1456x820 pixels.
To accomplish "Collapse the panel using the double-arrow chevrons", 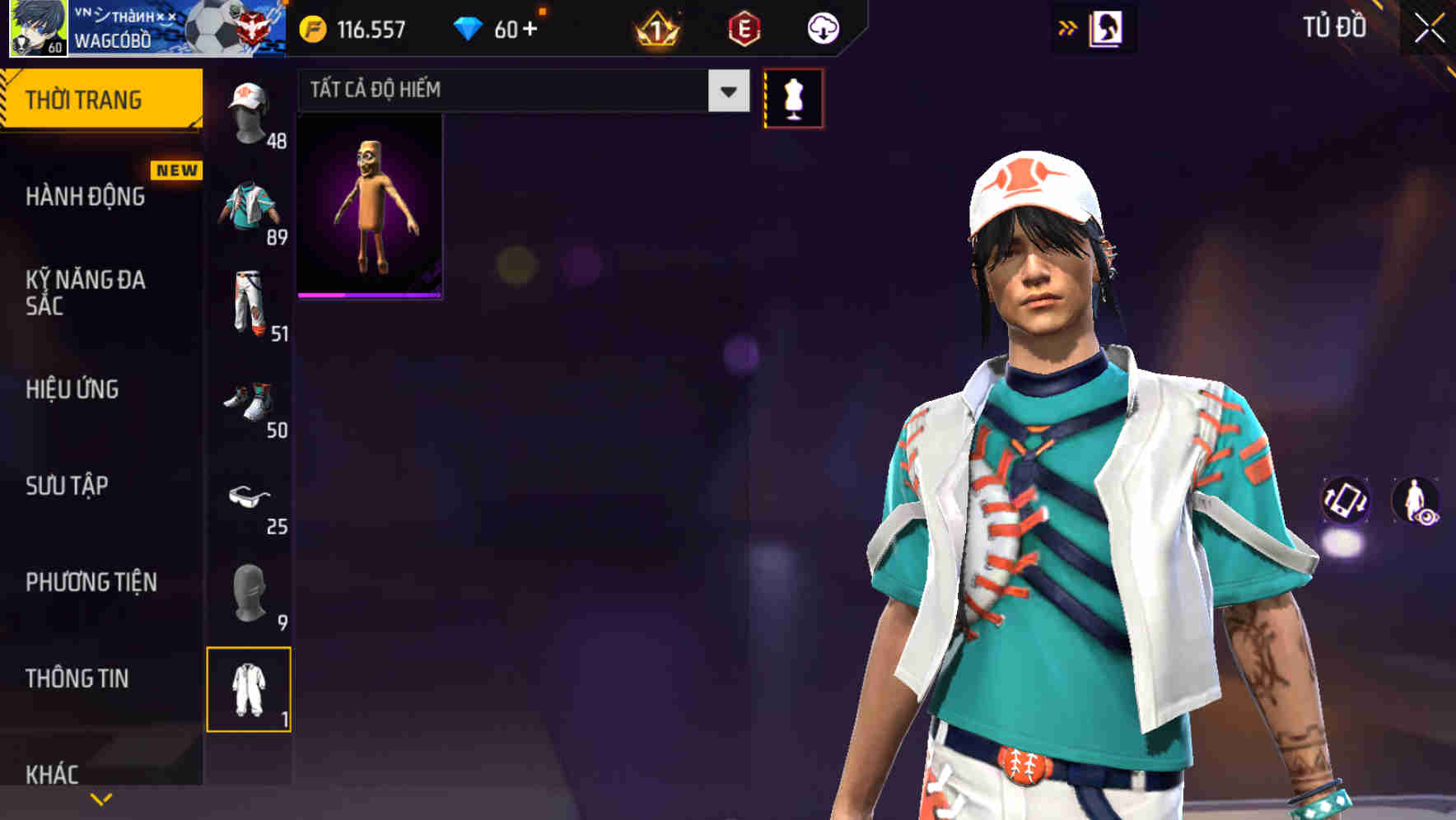I will (x=1068, y=27).
